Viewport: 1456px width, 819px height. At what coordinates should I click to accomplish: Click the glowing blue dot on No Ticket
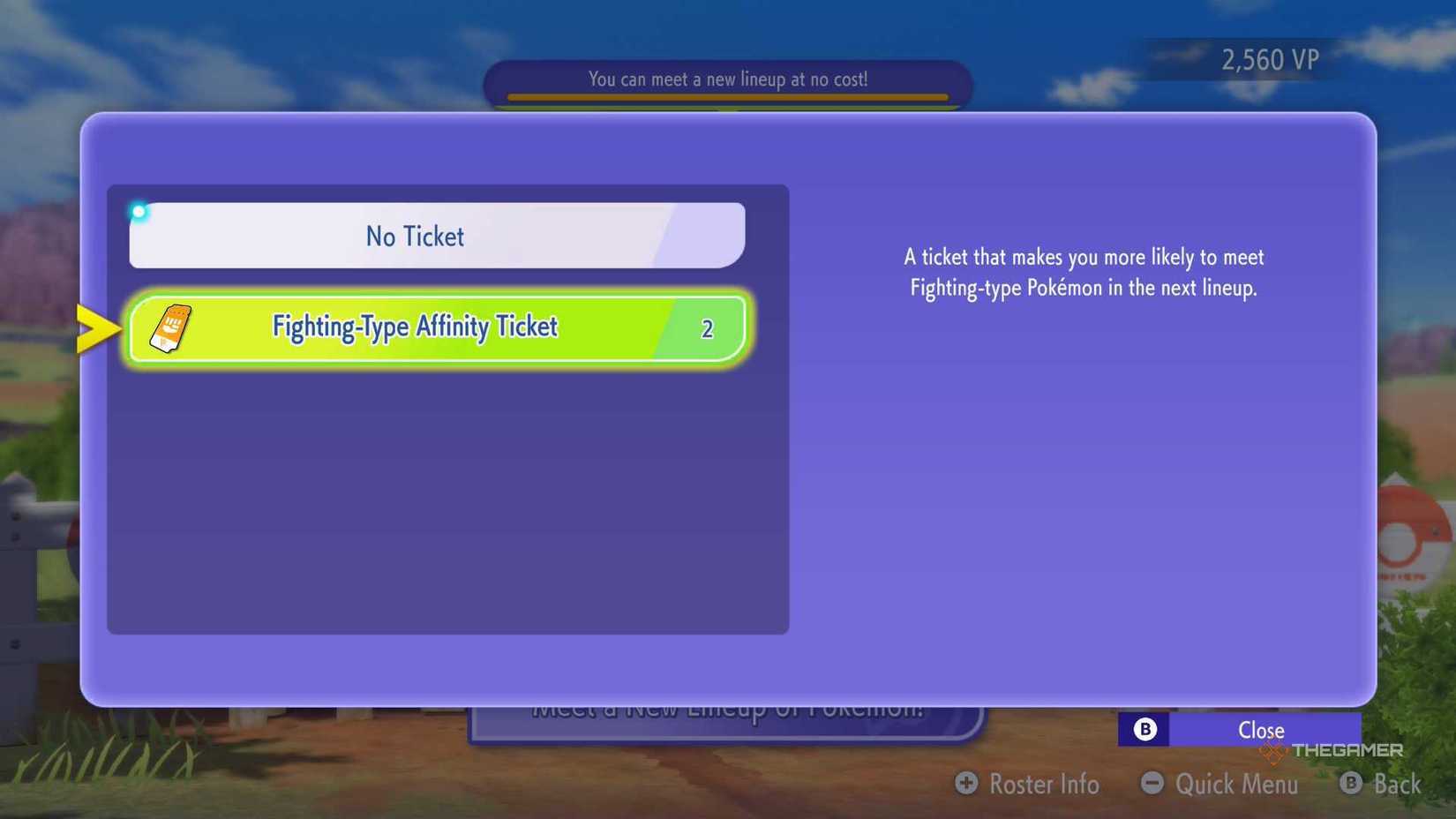pos(139,212)
